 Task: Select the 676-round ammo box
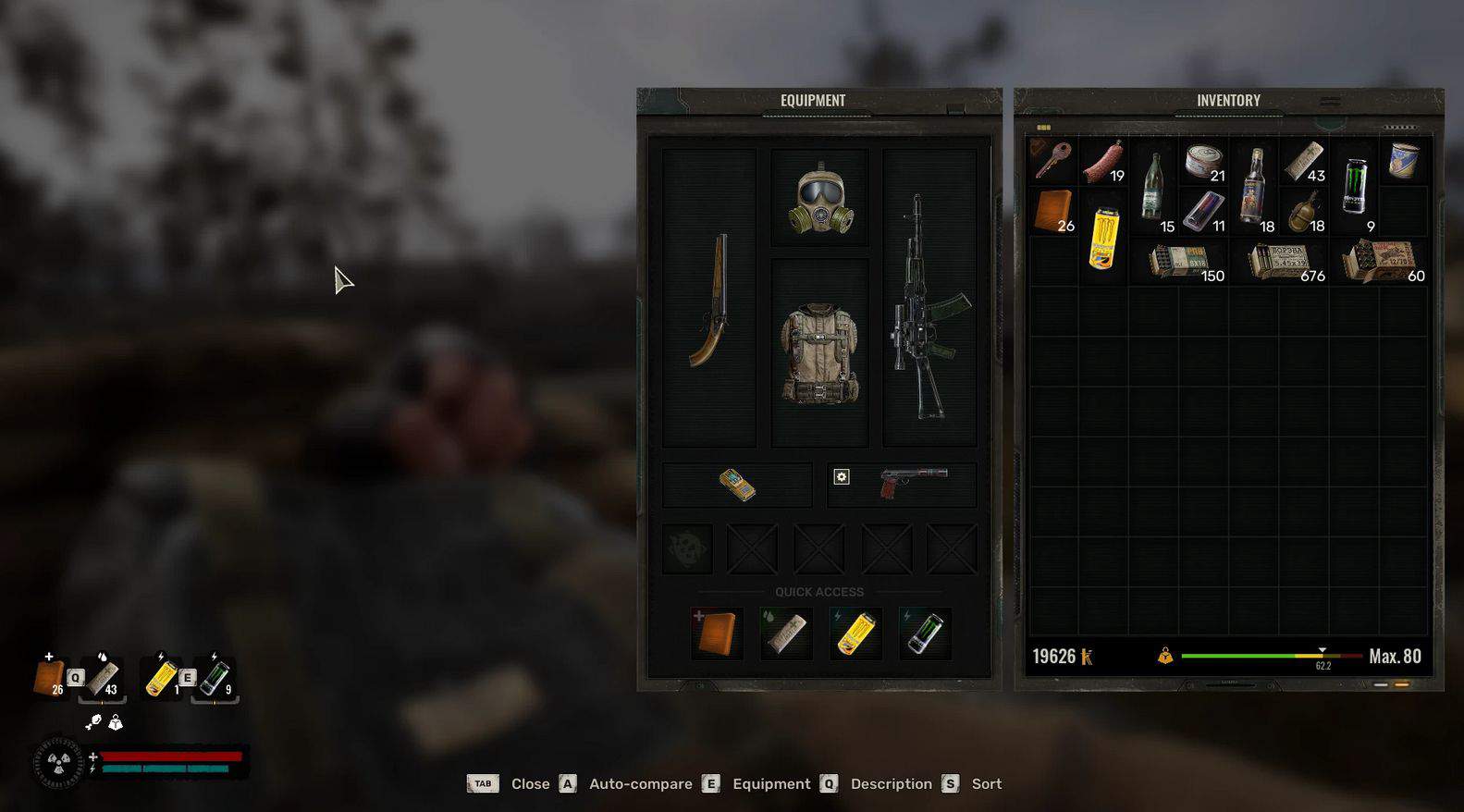click(x=1281, y=262)
